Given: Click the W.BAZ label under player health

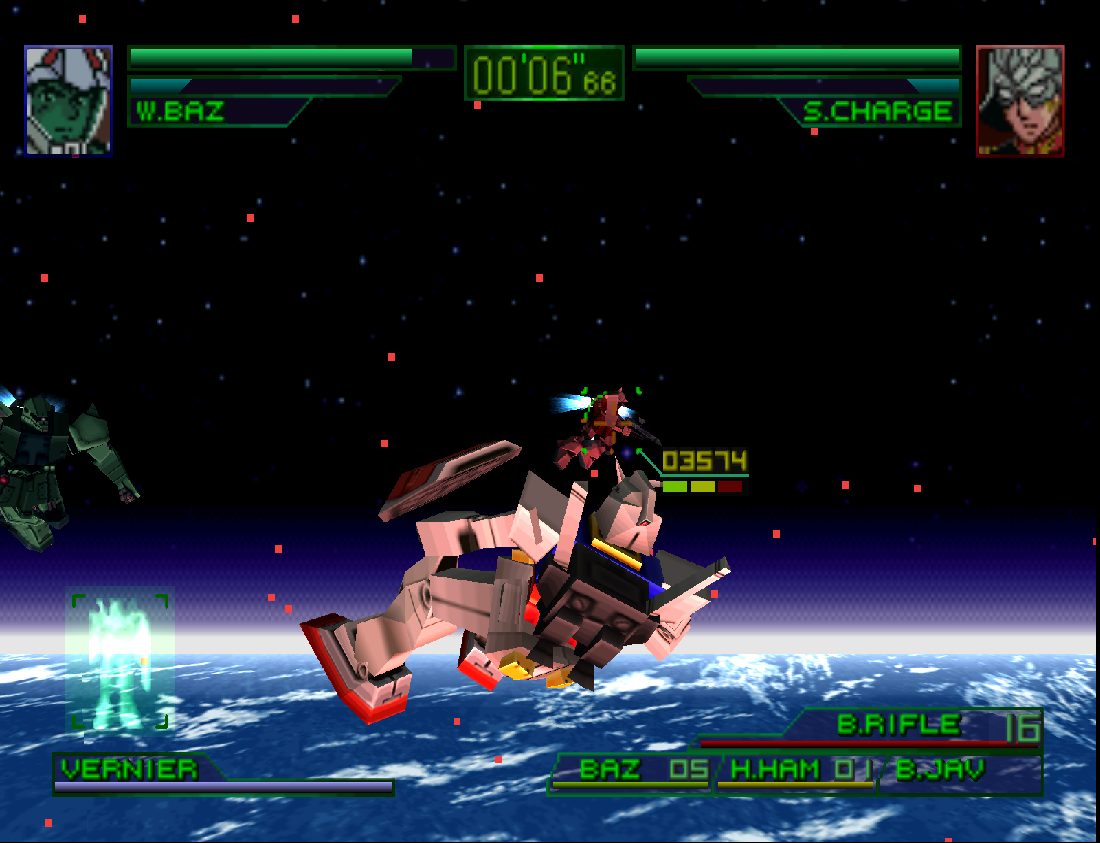Looking at the screenshot, I should coord(181,111).
